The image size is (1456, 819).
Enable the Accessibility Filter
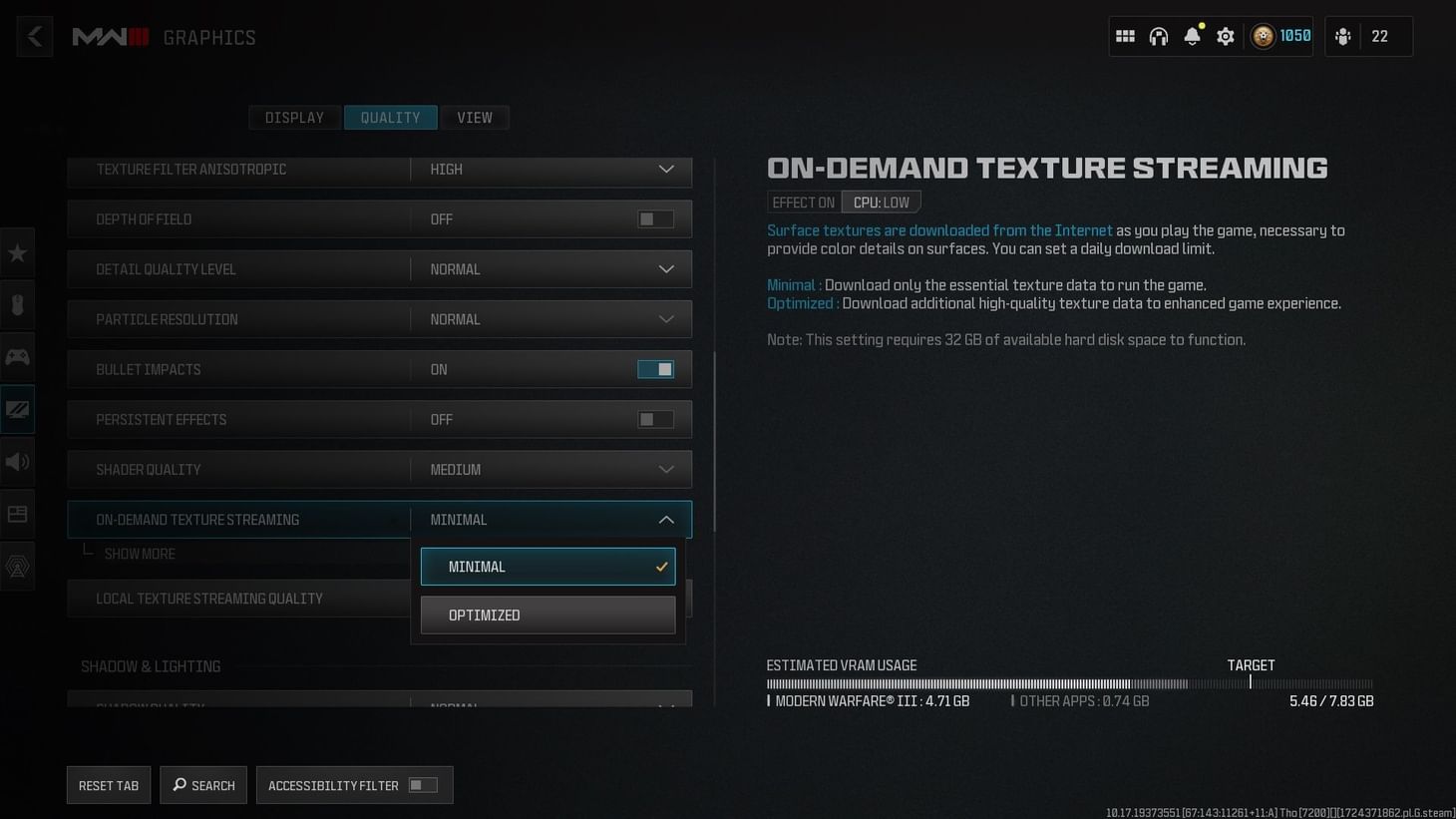click(x=422, y=784)
